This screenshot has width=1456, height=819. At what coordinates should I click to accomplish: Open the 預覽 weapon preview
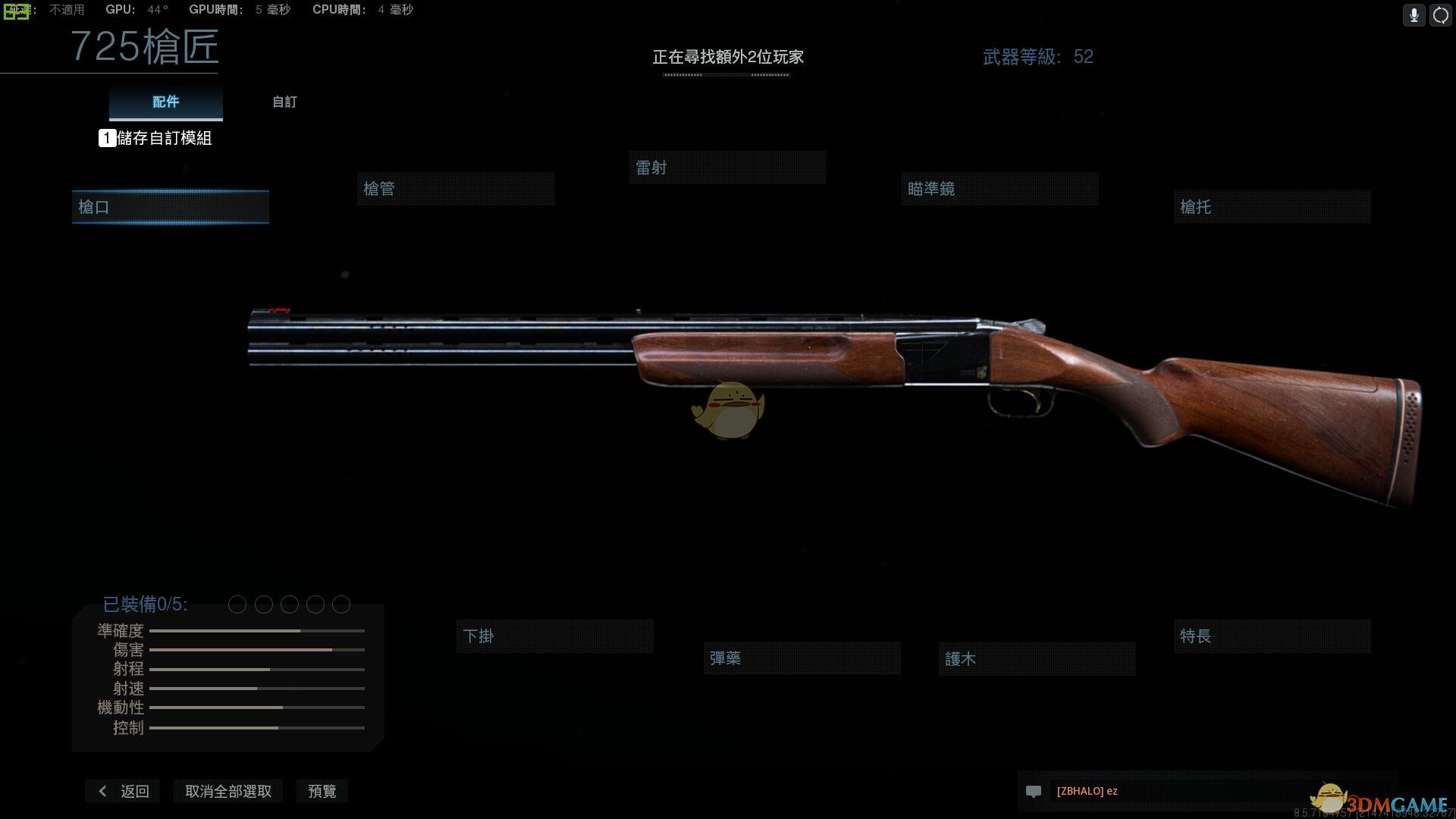coord(322,791)
